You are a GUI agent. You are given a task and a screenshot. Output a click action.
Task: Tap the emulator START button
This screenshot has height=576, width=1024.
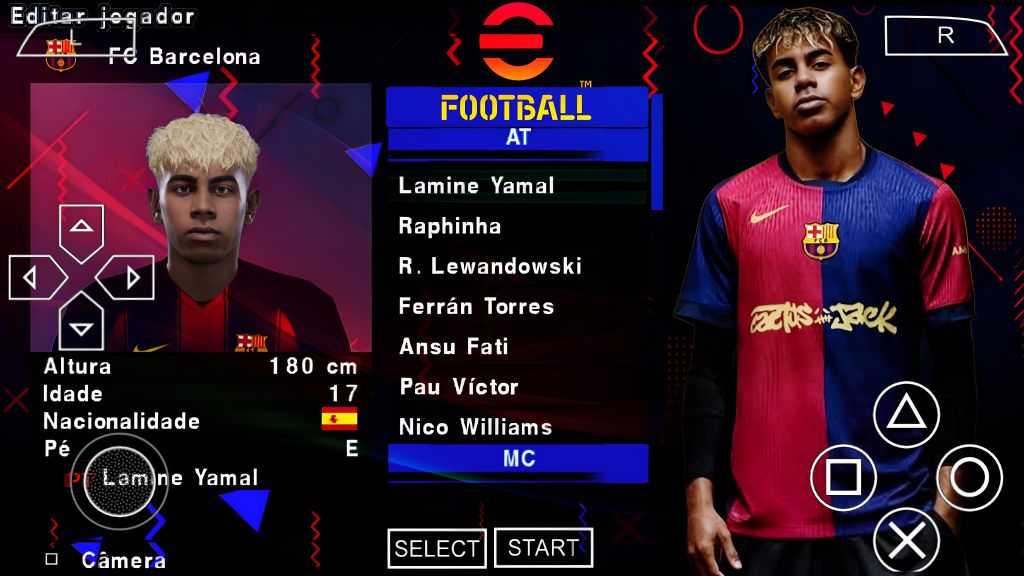point(542,548)
